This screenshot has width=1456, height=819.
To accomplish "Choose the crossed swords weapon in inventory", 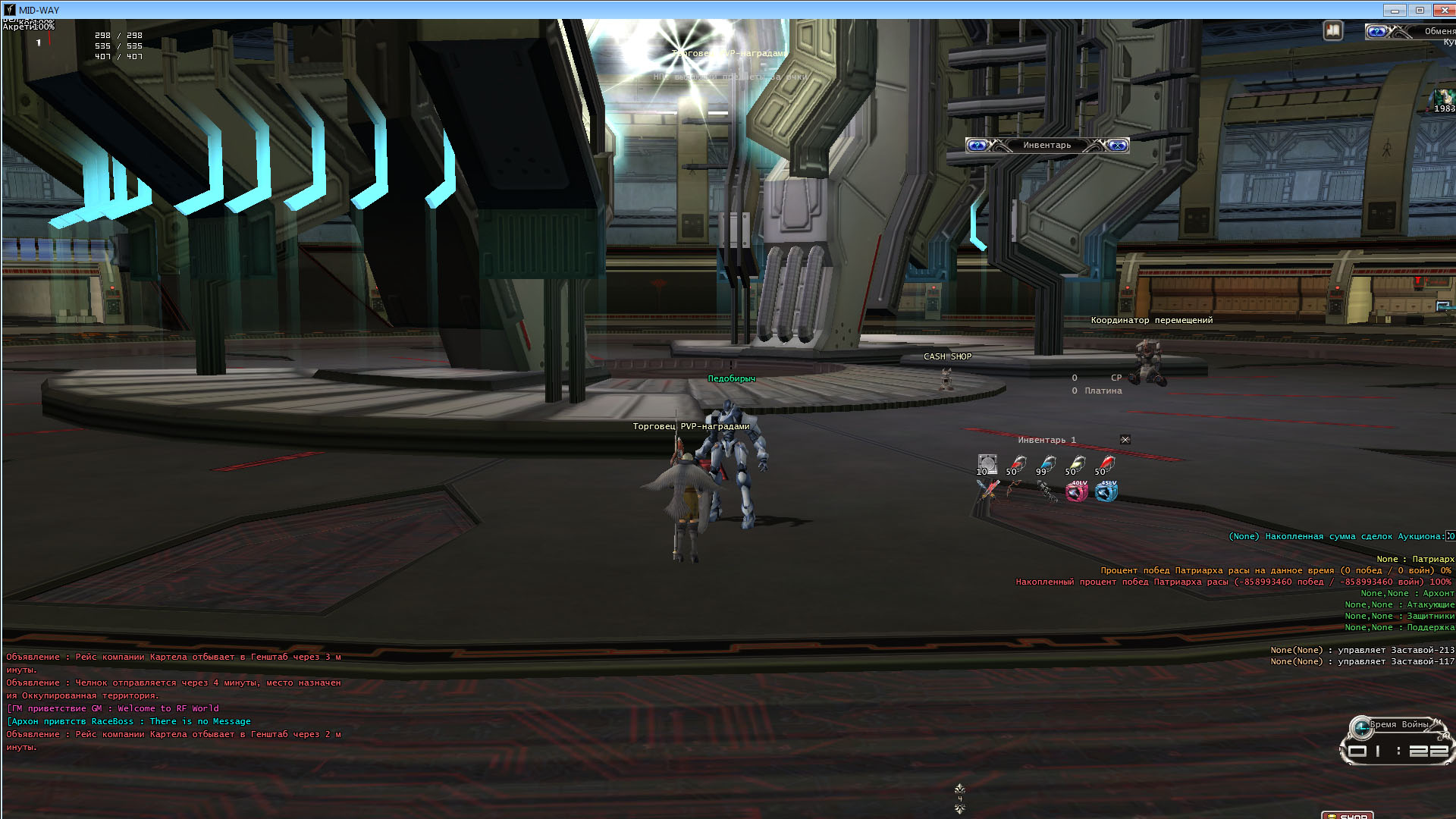I will tap(987, 491).
